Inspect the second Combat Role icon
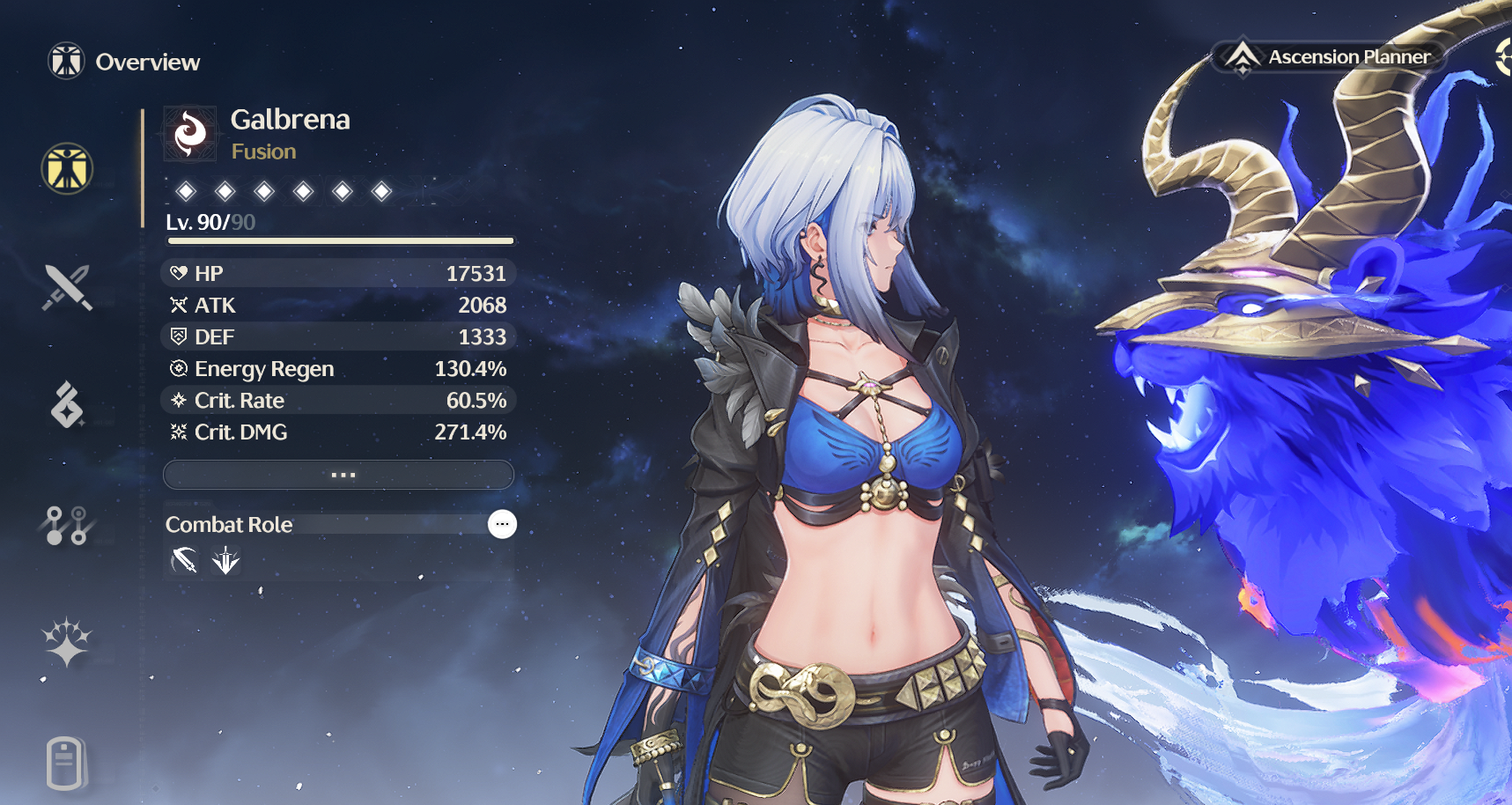Screen dimensions: 1512x805 tap(226, 560)
